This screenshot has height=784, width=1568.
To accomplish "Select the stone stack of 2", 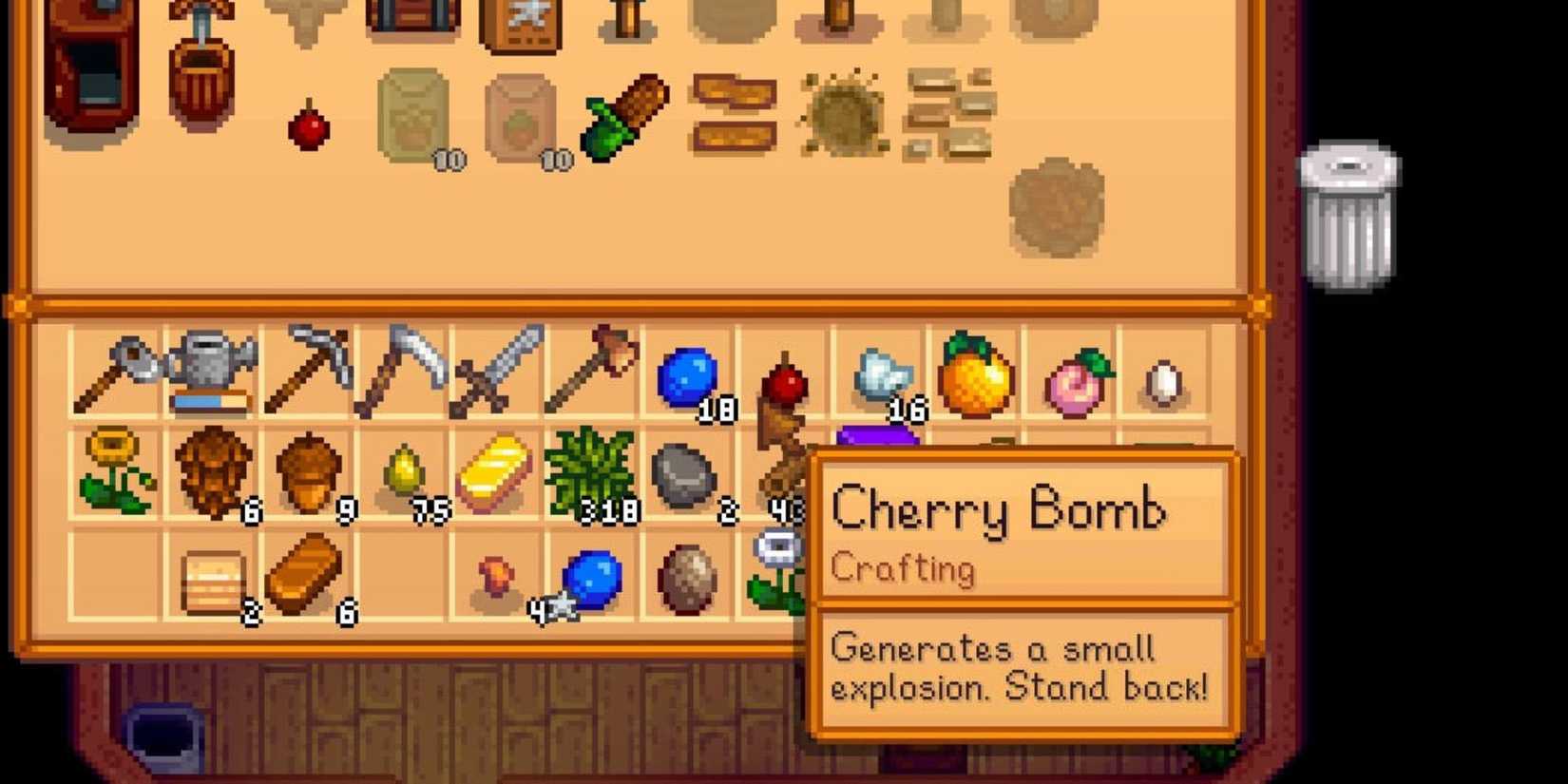I will [x=689, y=475].
